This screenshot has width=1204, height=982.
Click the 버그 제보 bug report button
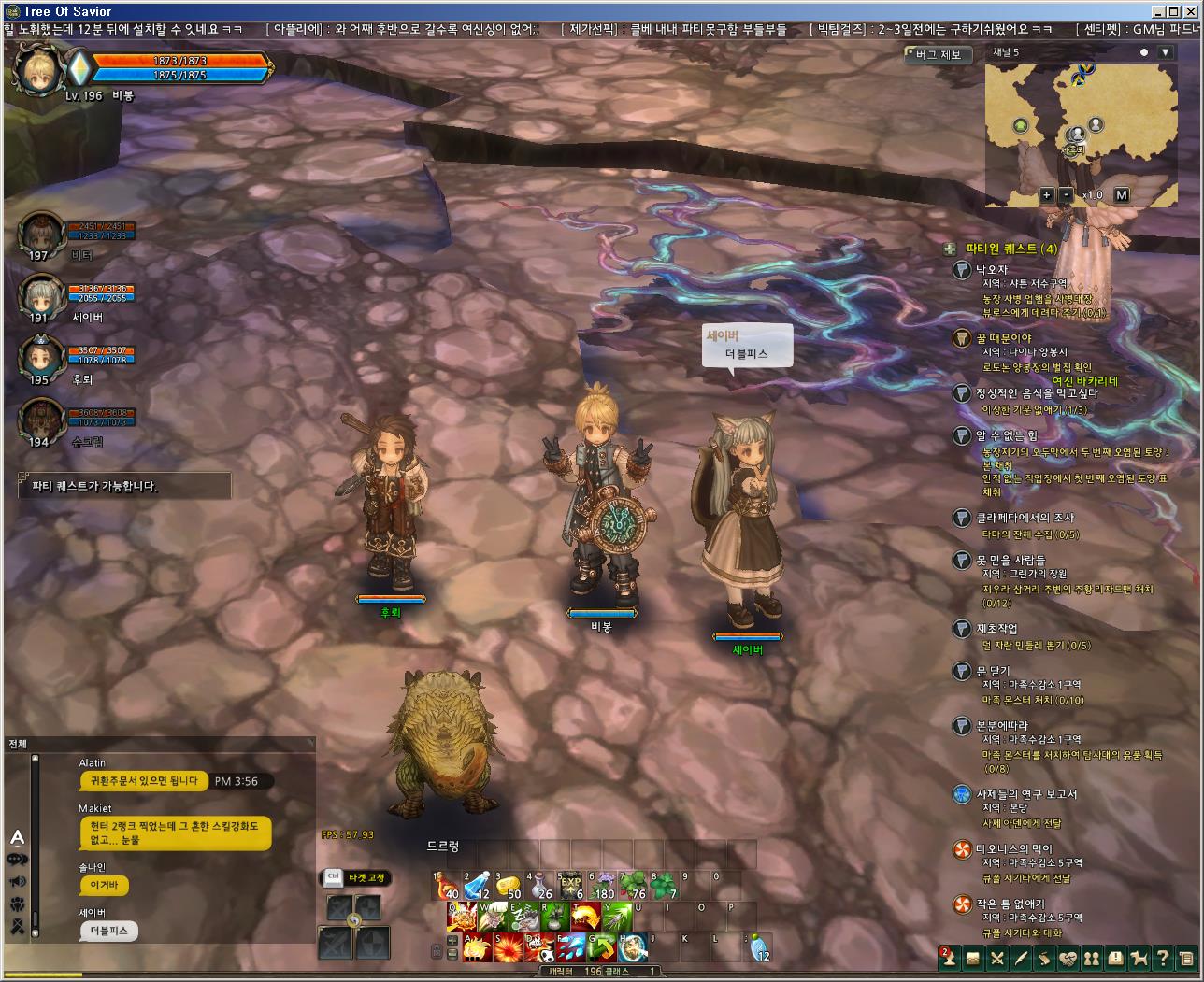coord(937,55)
